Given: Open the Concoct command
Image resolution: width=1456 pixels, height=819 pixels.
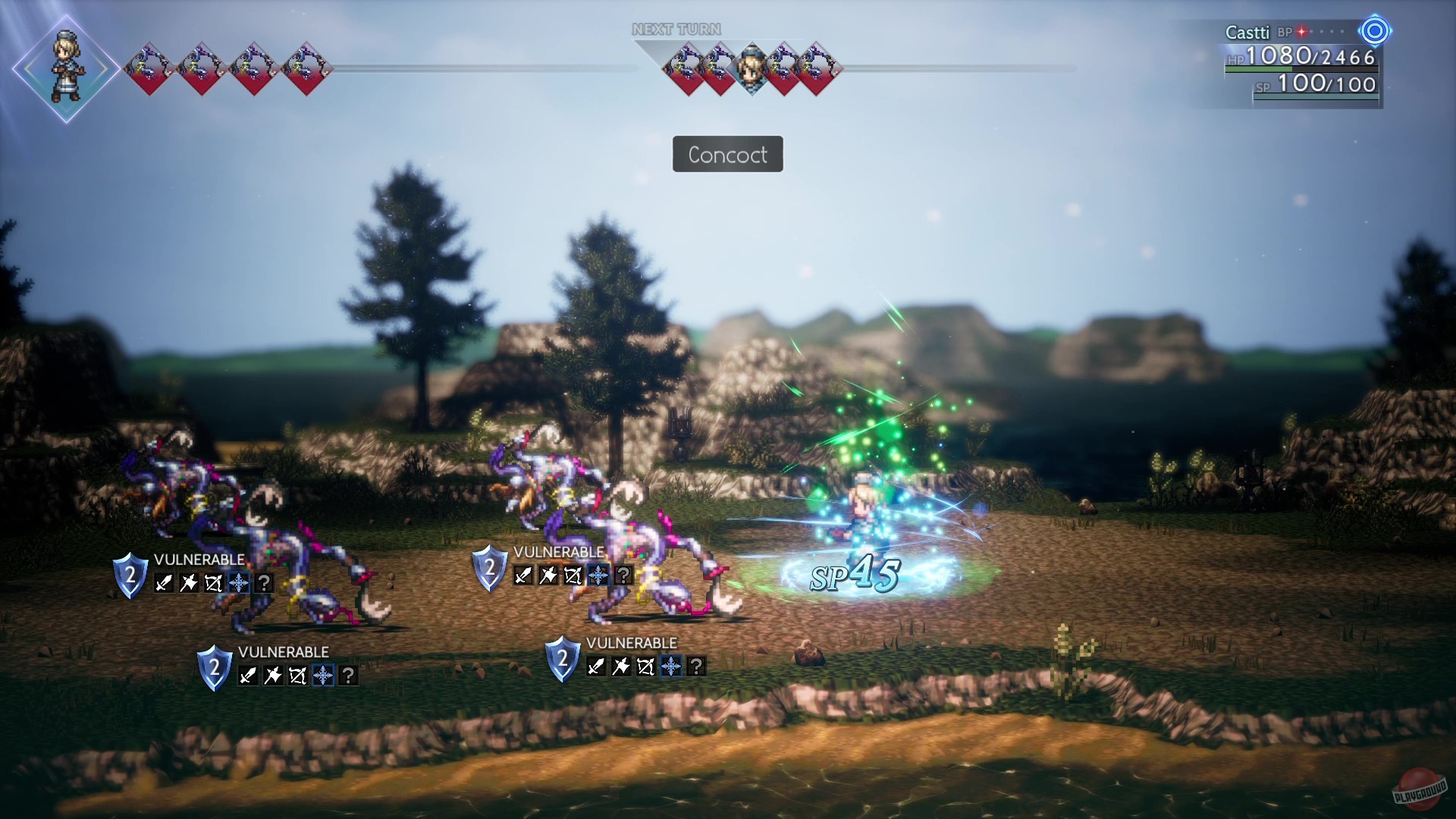Looking at the screenshot, I should tap(727, 155).
